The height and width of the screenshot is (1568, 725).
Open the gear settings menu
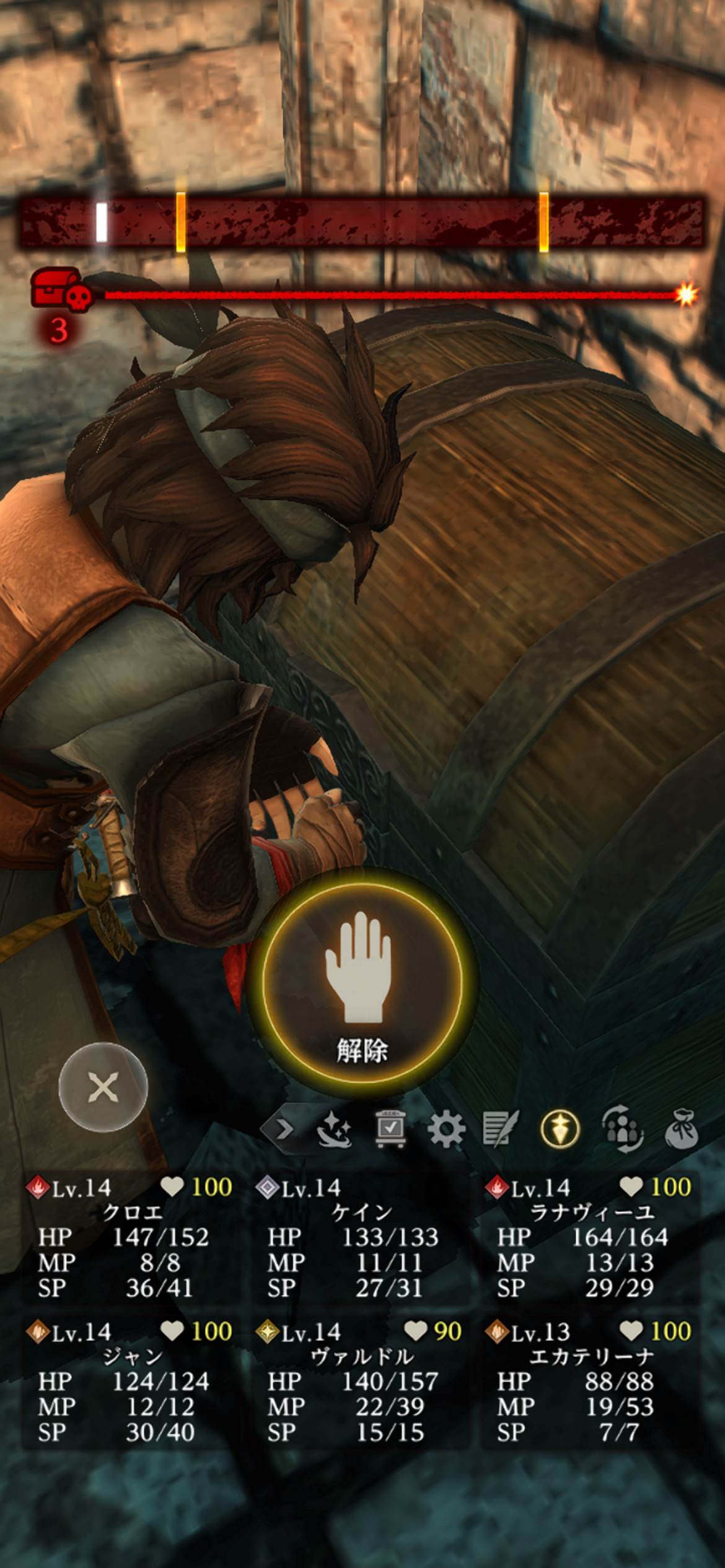tap(446, 1130)
